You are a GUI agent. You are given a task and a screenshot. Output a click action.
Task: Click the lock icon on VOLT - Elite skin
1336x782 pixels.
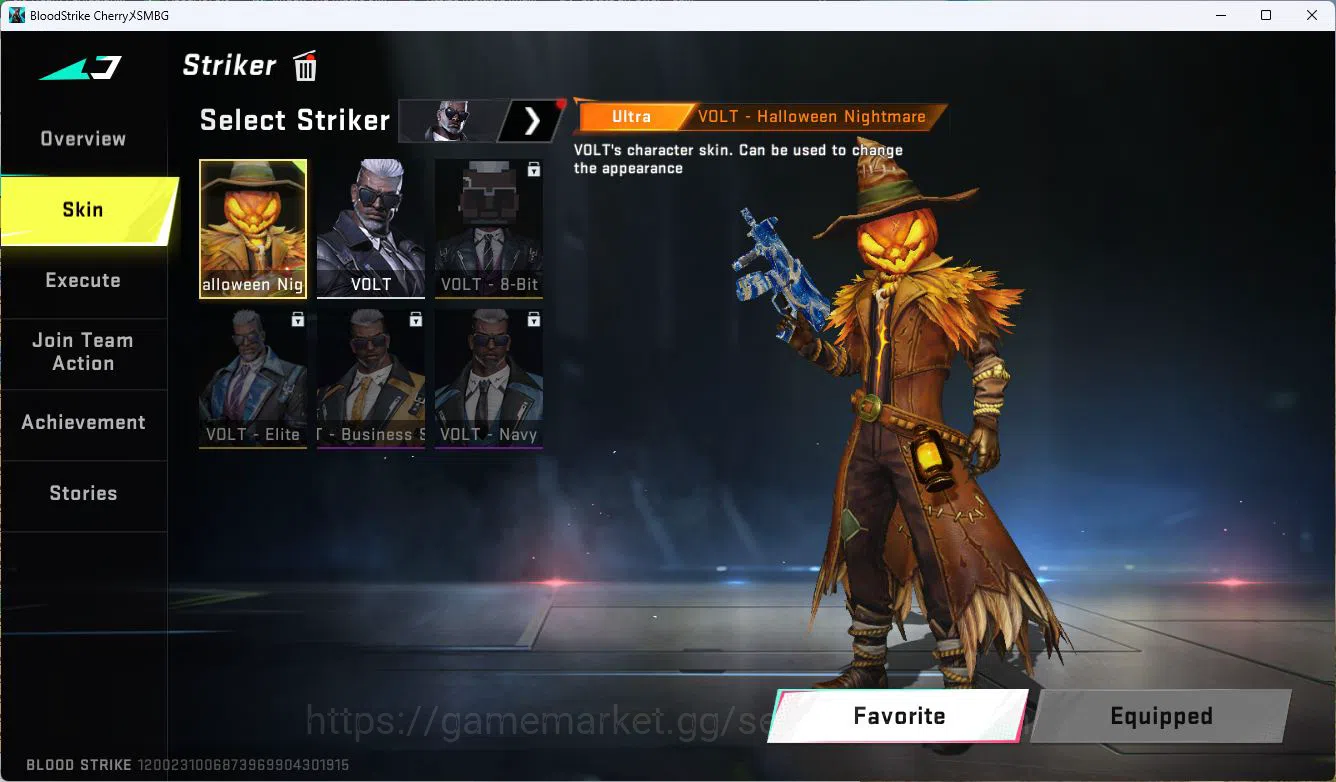(x=297, y=319)
